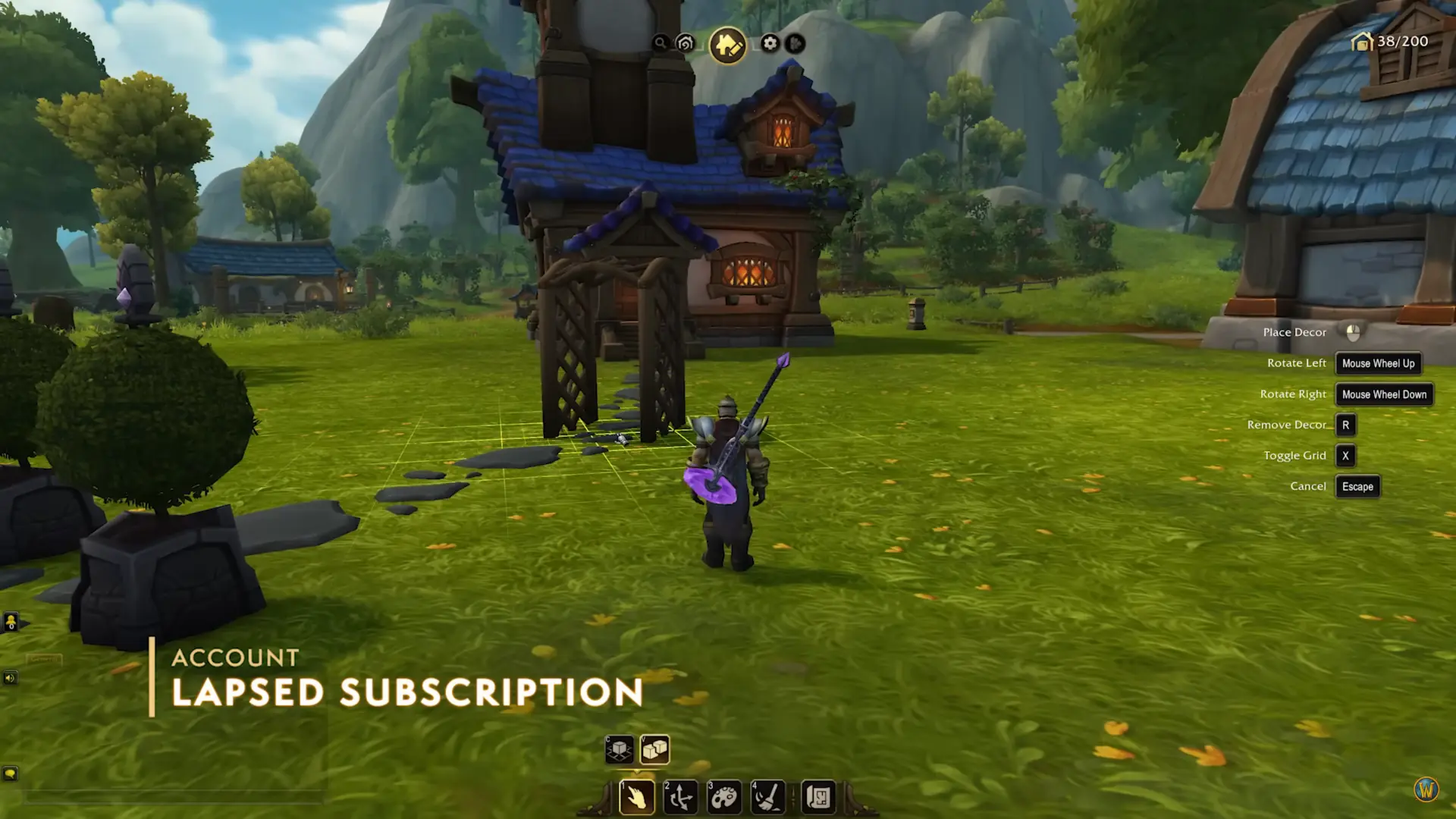Open the friends list social icon

pos(11,623)
